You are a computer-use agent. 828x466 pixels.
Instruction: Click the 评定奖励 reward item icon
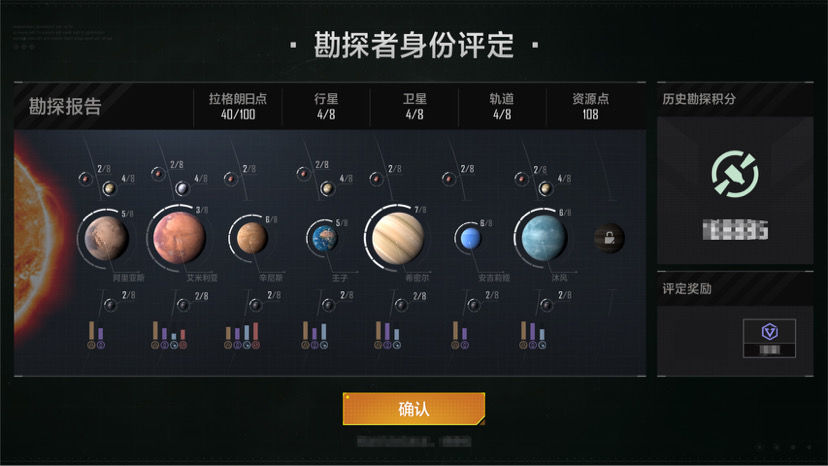[x=770, y=332]
